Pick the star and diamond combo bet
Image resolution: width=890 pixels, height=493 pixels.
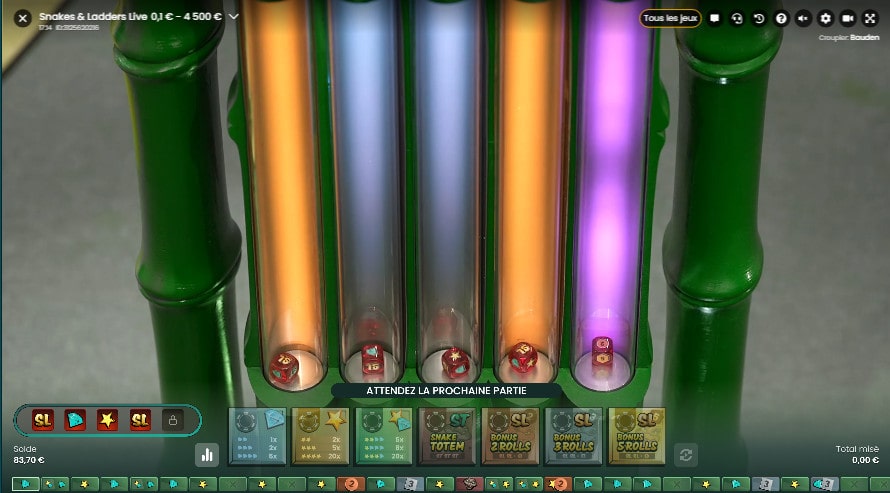point(383,436)
